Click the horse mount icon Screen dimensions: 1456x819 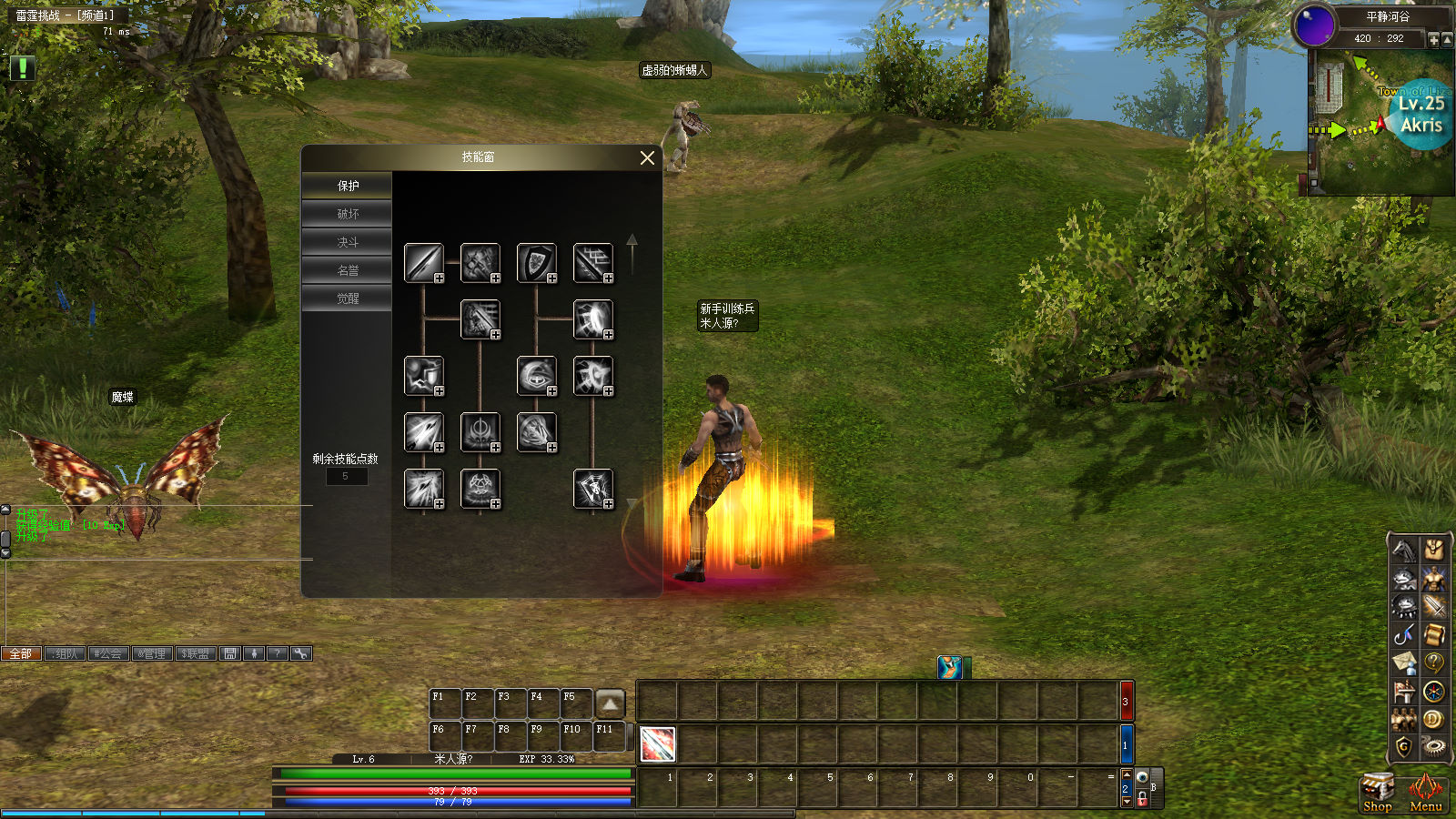point(1404,550)
